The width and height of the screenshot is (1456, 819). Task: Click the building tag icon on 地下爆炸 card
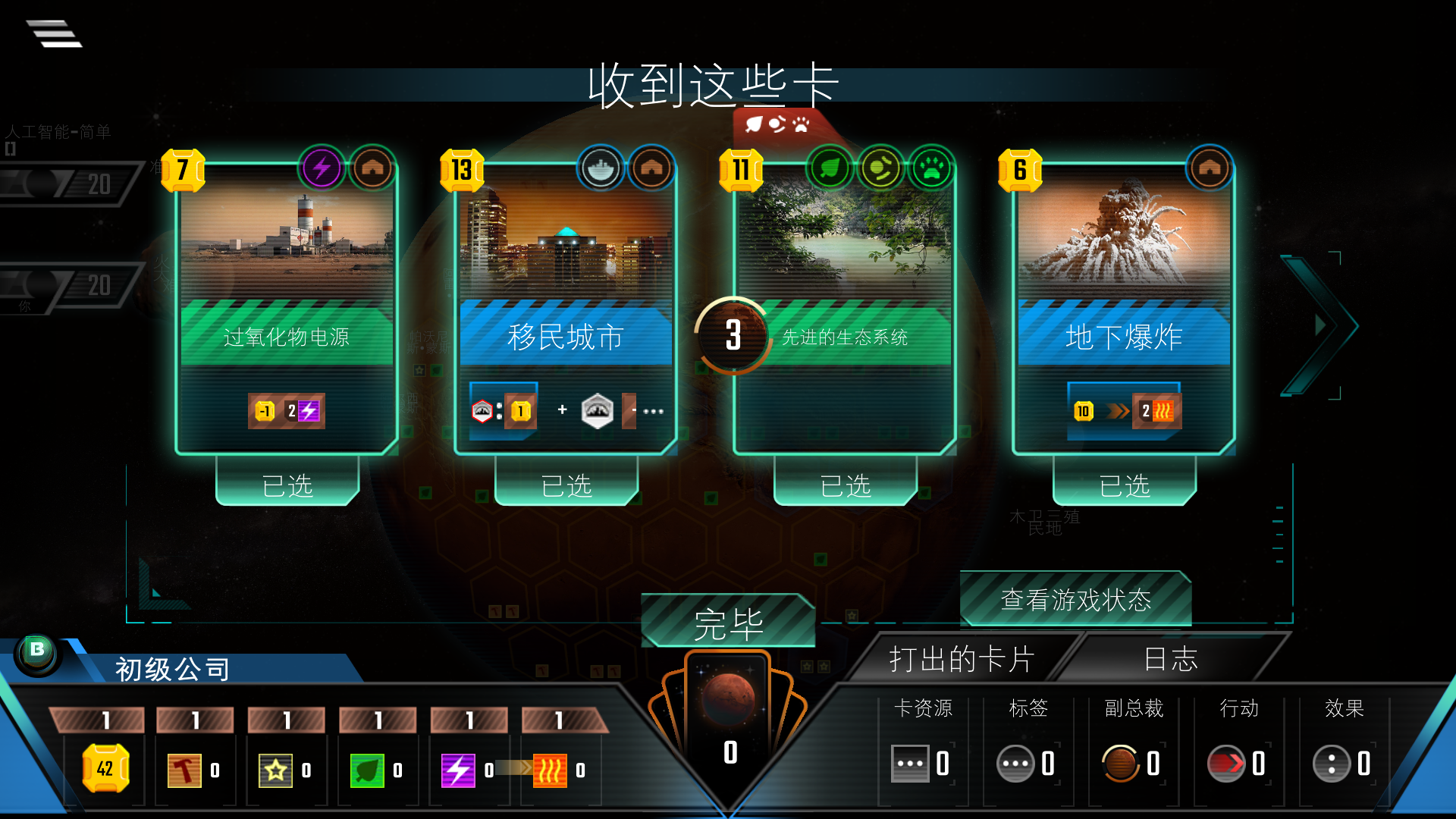click(1209, 168)
